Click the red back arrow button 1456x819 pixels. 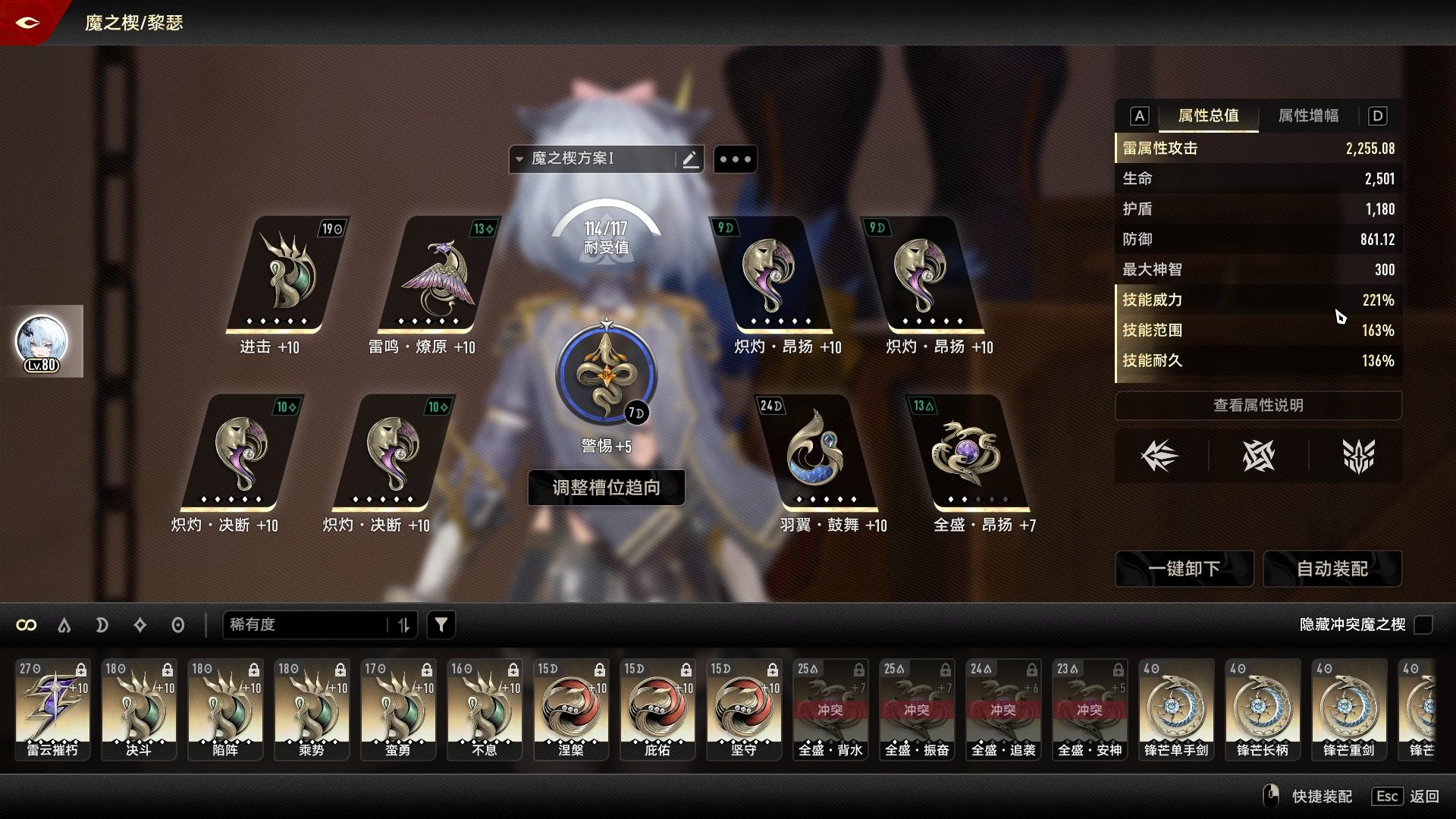click(28, 23)
